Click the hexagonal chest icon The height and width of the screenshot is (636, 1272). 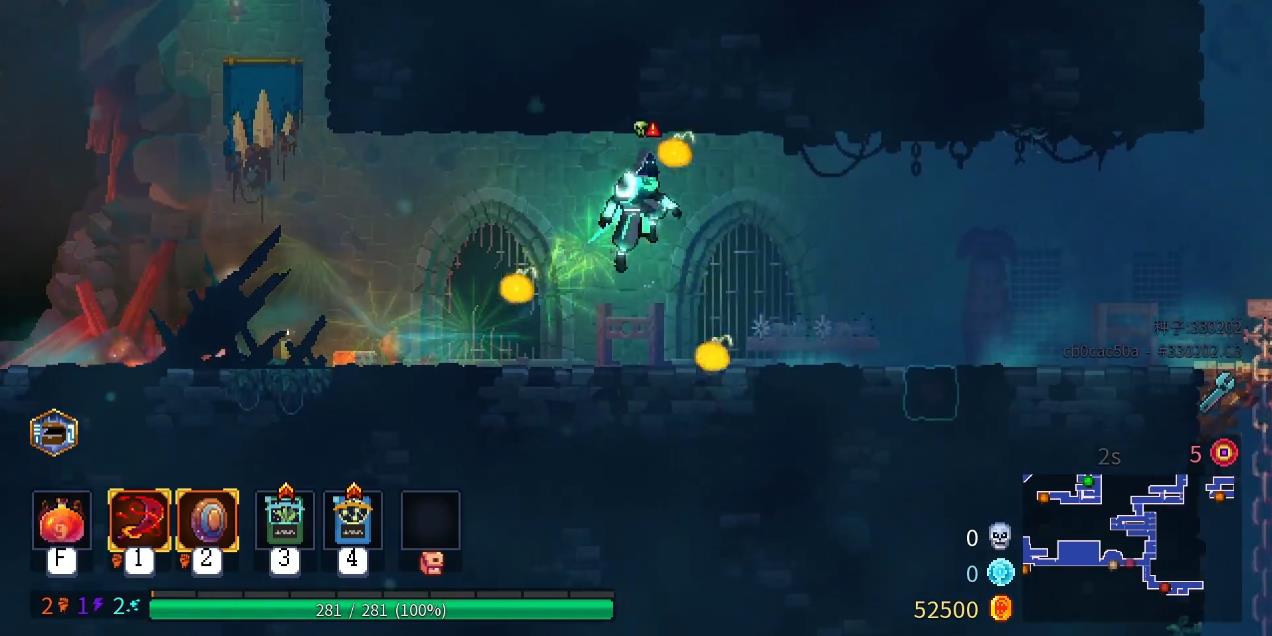[54, 433]
